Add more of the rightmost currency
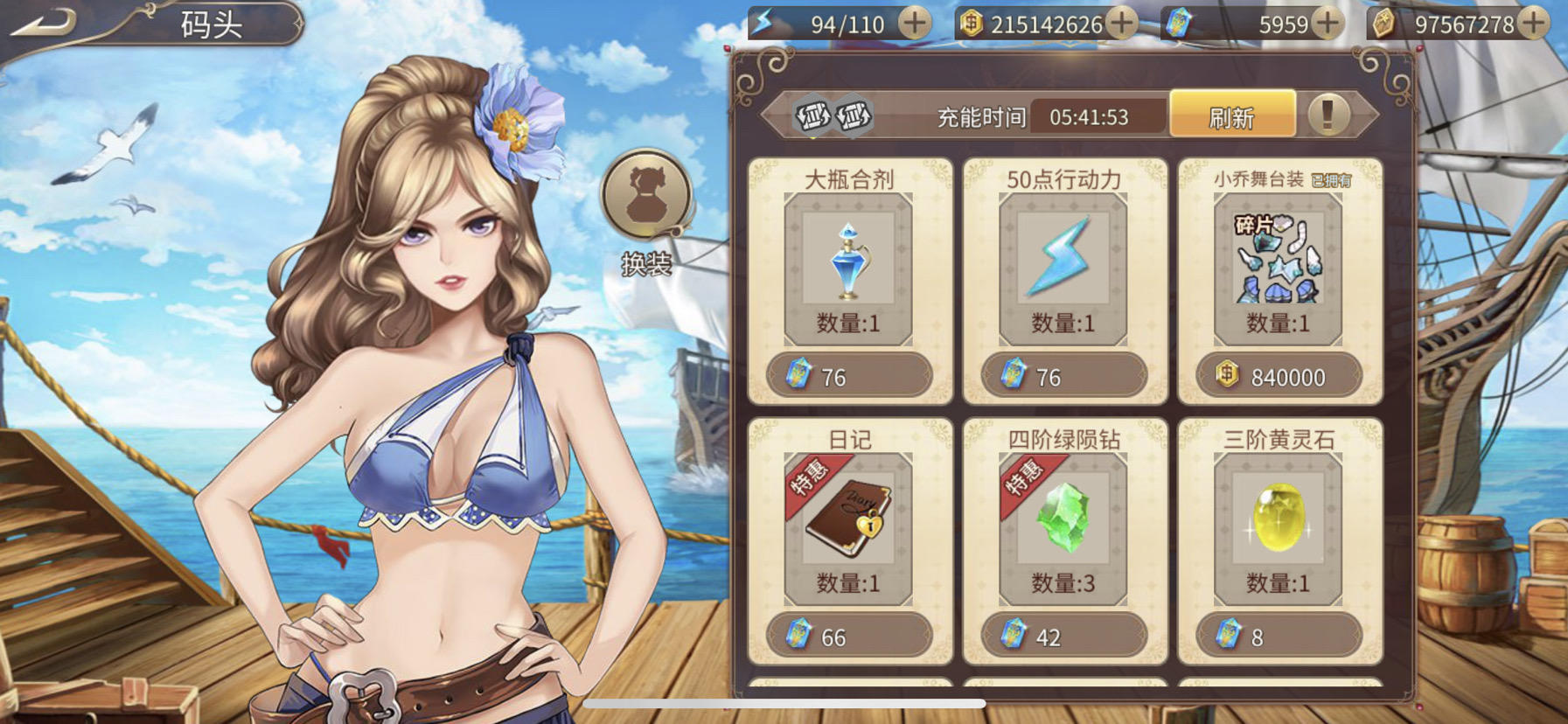Image resolution: width=1568 pixels, height=724 pixels. click(x=1533, y=24)
